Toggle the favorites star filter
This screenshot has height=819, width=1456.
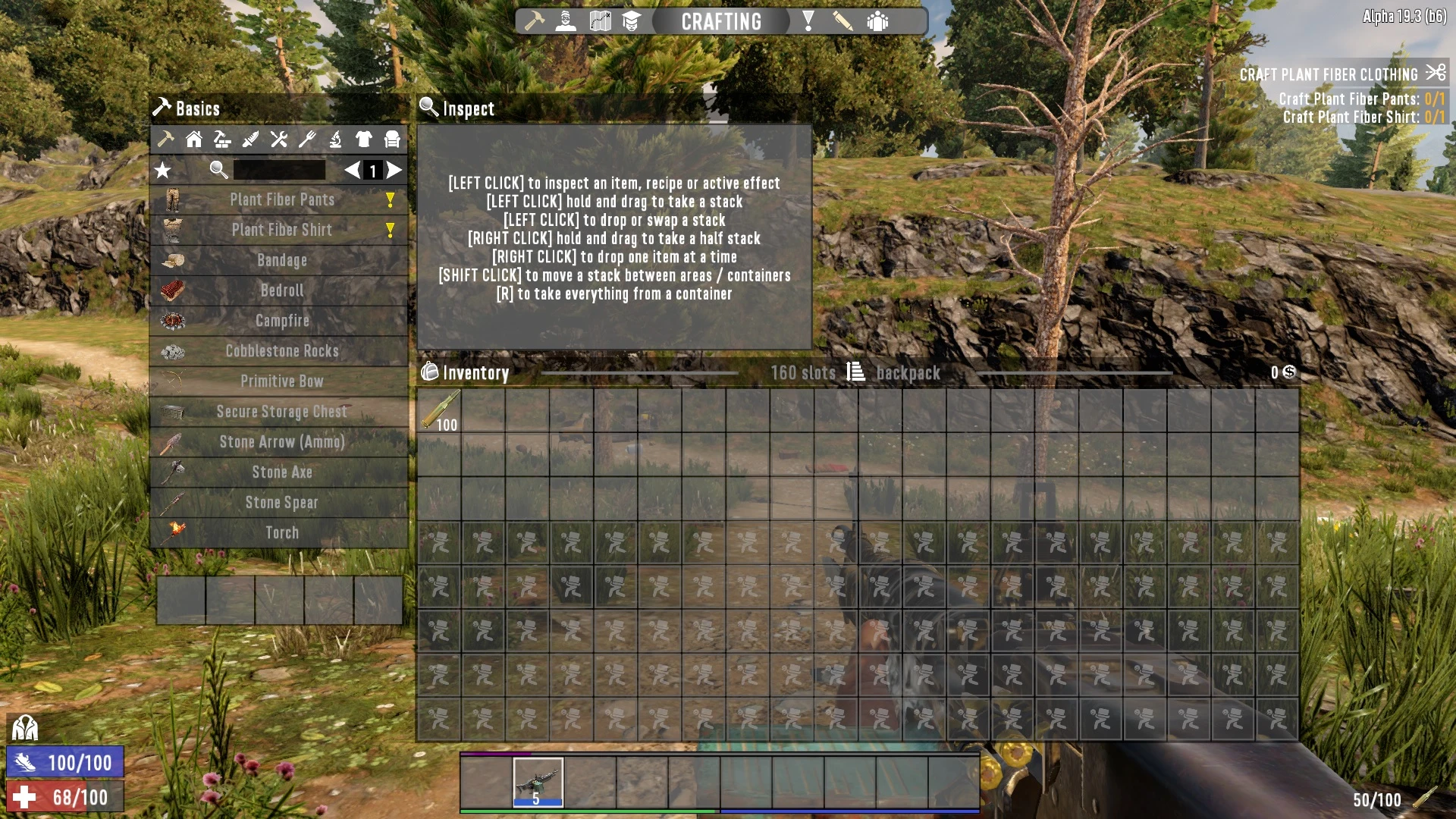point(162,171)
